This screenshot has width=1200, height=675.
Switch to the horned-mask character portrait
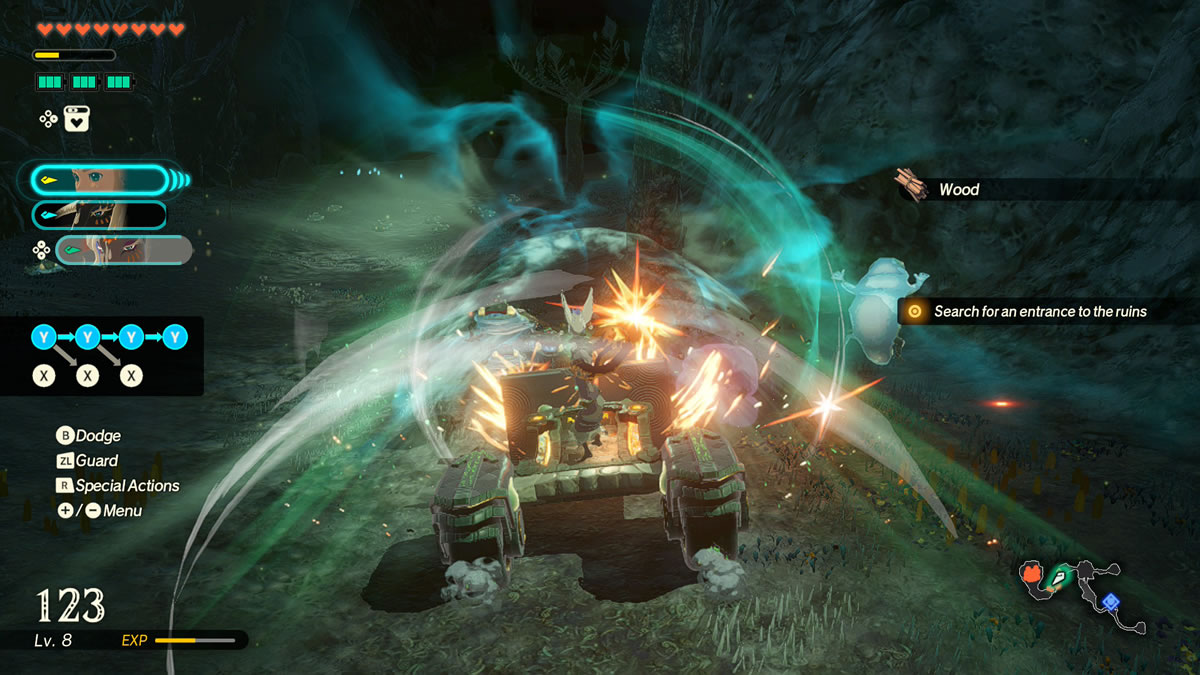pyautogui.click(x=99, y=215)
